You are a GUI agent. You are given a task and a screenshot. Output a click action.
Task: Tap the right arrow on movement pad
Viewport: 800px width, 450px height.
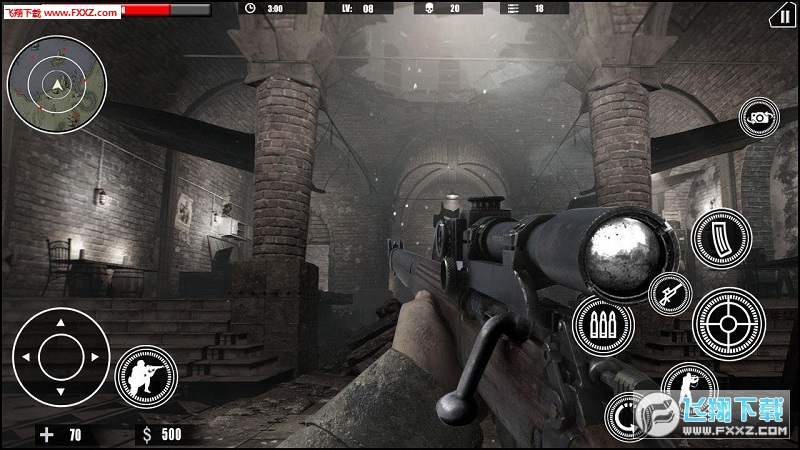coord(95,356)
